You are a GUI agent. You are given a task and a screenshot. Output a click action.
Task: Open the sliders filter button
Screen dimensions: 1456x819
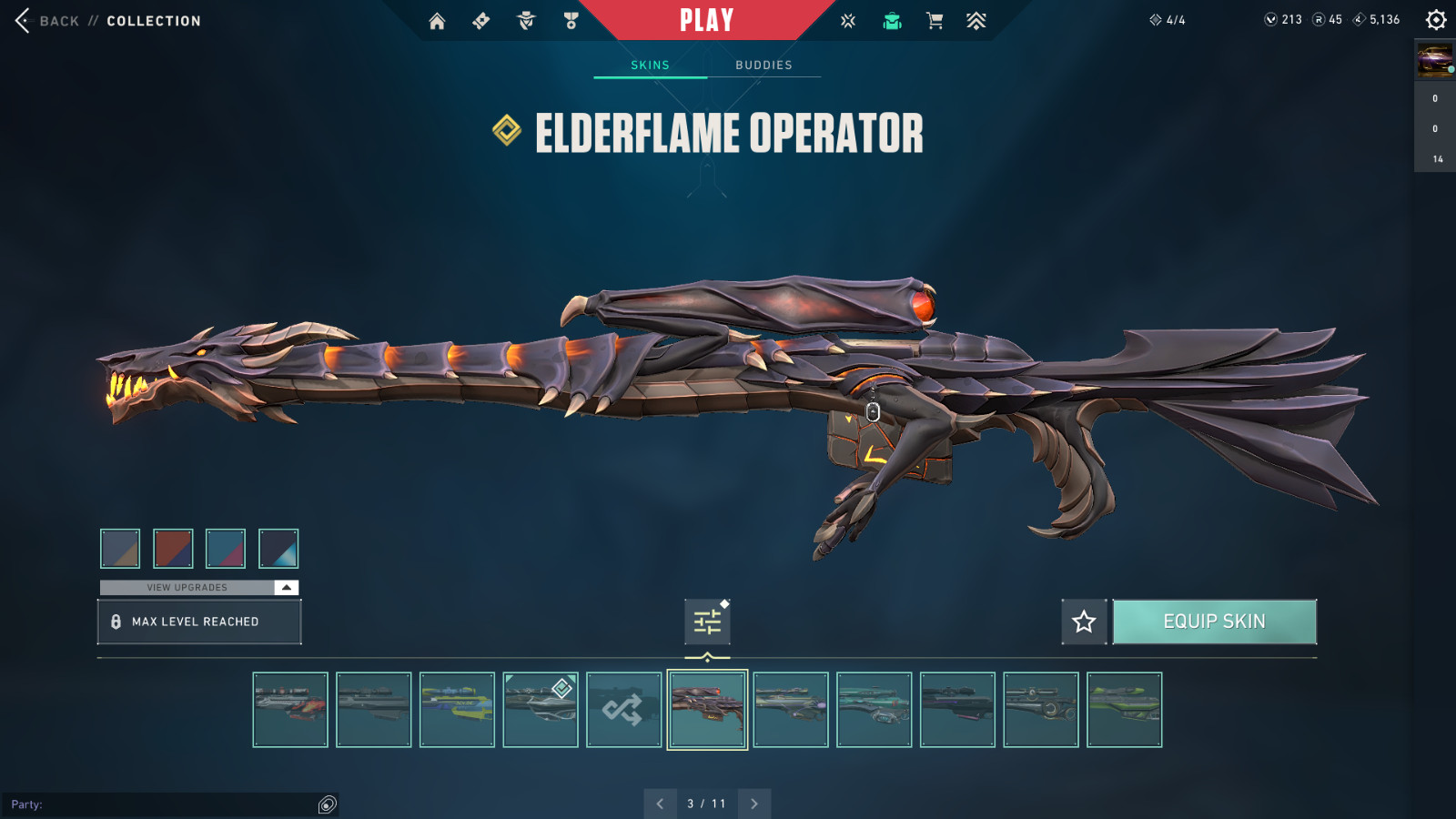707,622
